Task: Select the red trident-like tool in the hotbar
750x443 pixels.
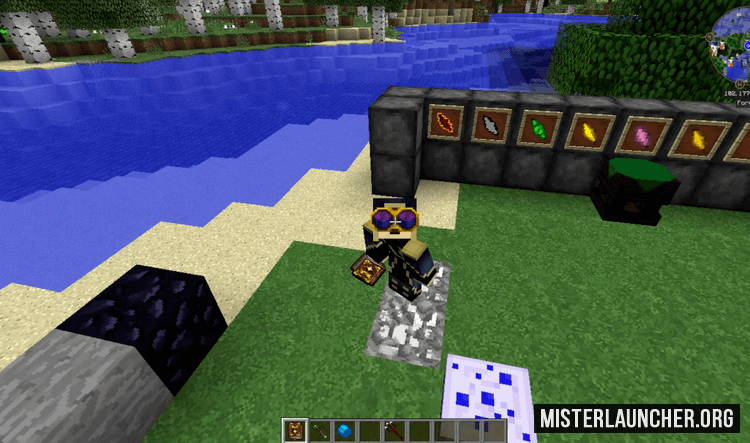Action: 392,431
